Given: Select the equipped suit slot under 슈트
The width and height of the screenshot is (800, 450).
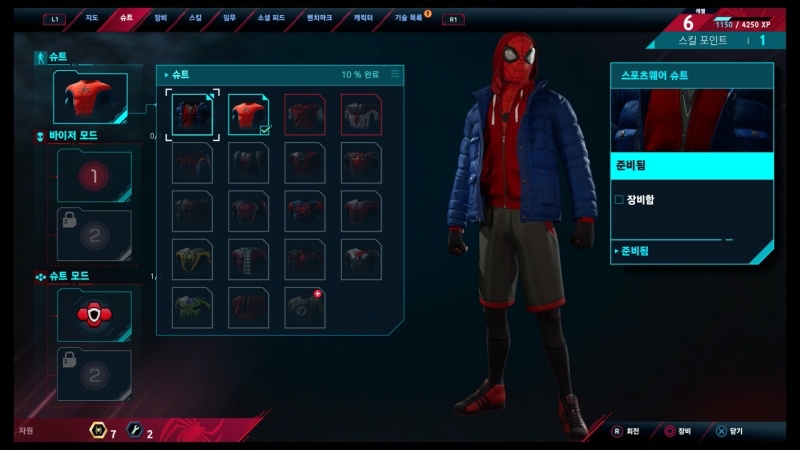Looking at the screenshot, I should (x=91, y=98).
